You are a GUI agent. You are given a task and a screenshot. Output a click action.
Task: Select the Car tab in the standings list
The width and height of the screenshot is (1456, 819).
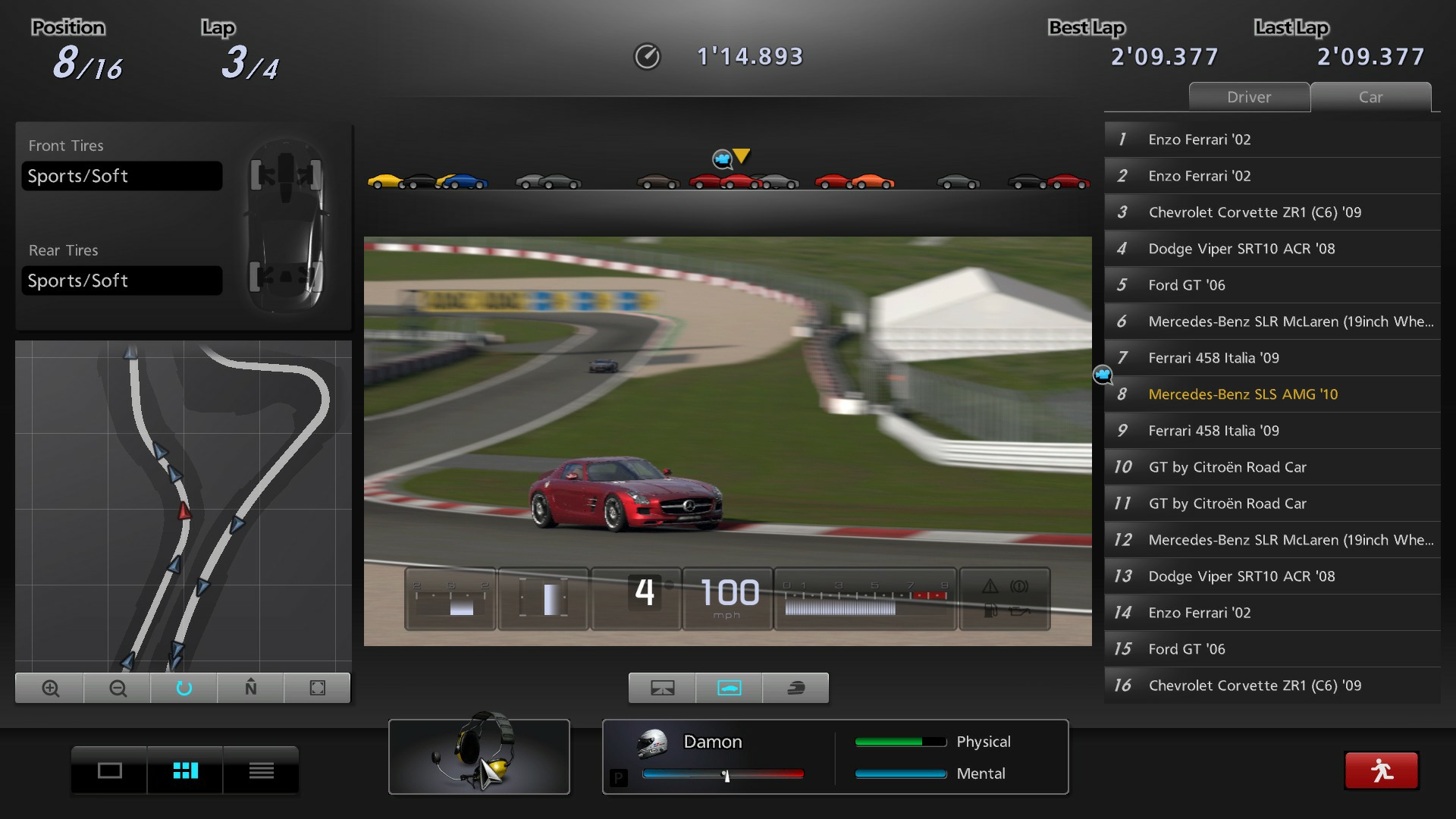click(x=1370, y=97)
